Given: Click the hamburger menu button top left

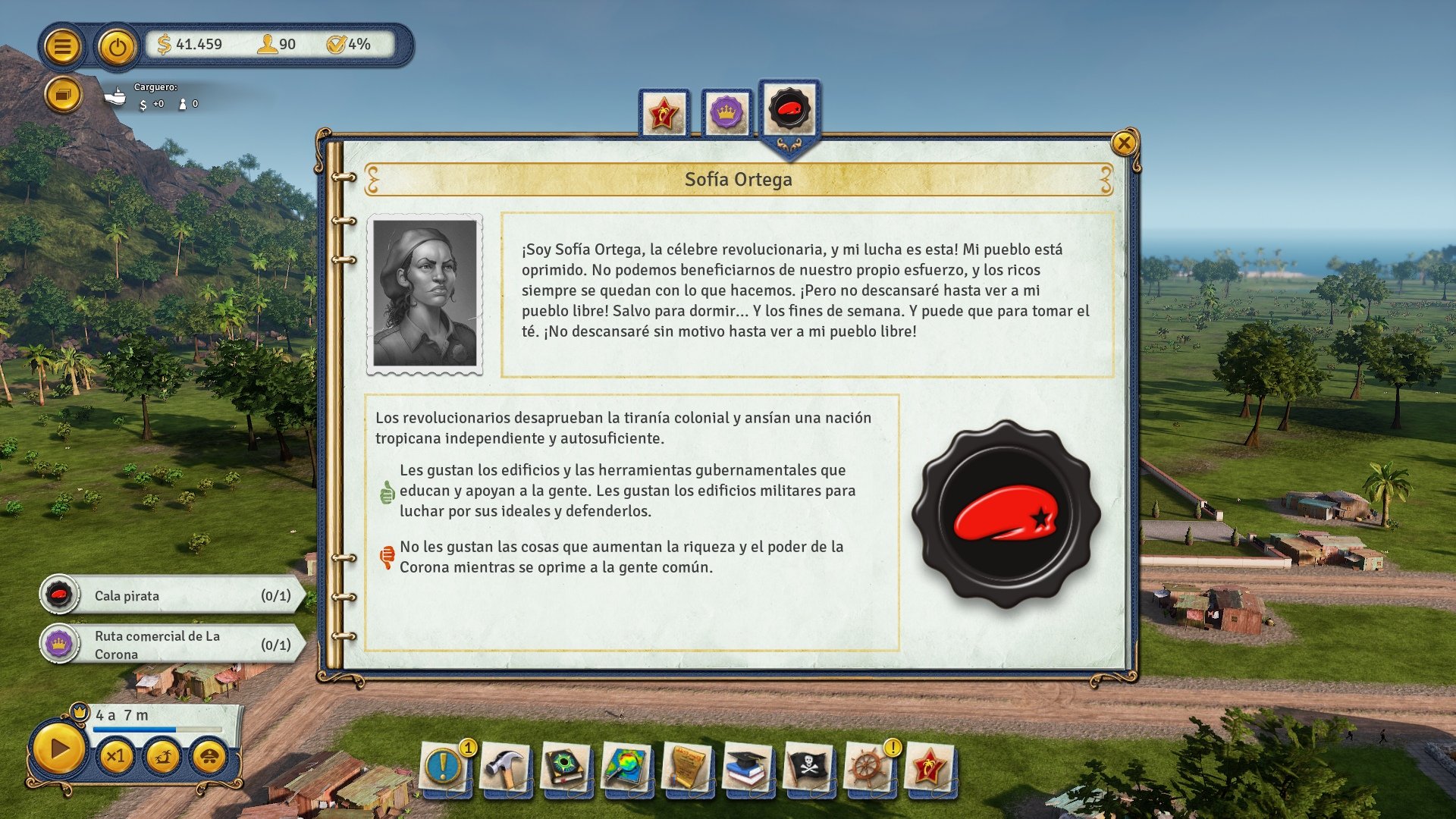Looking at the screenshot, I should [64, 46].
